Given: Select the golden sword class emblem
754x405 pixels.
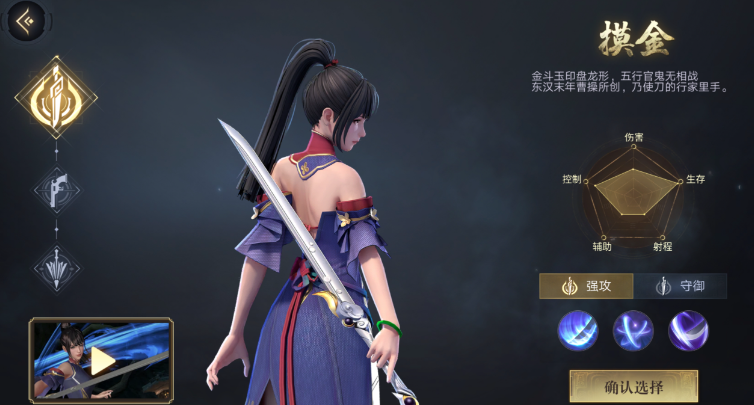Looking at the screenshot, I should coord(56,97).
